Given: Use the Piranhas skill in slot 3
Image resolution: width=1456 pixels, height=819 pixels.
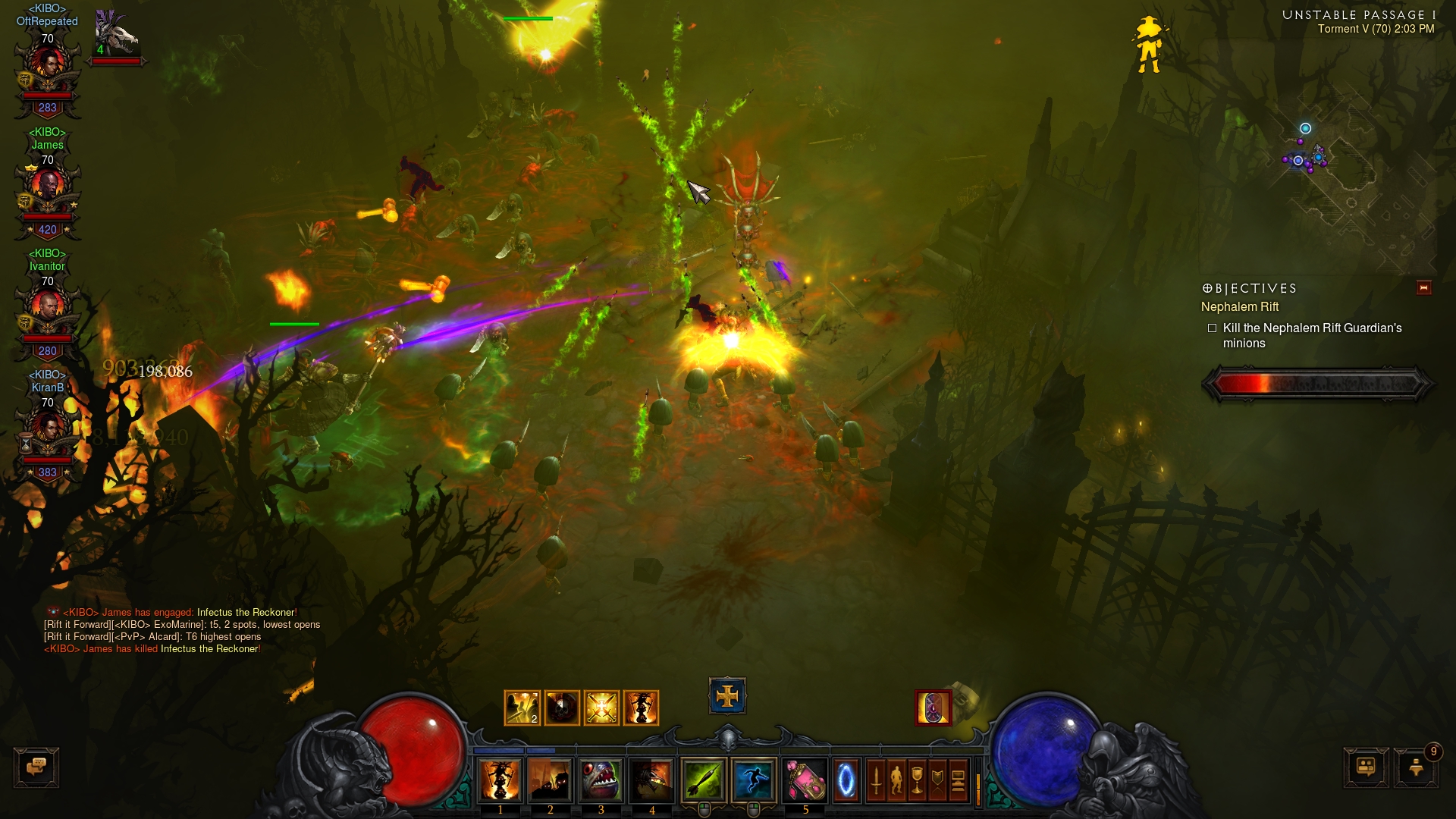Looking at the screenshot, I should (601, 780).
